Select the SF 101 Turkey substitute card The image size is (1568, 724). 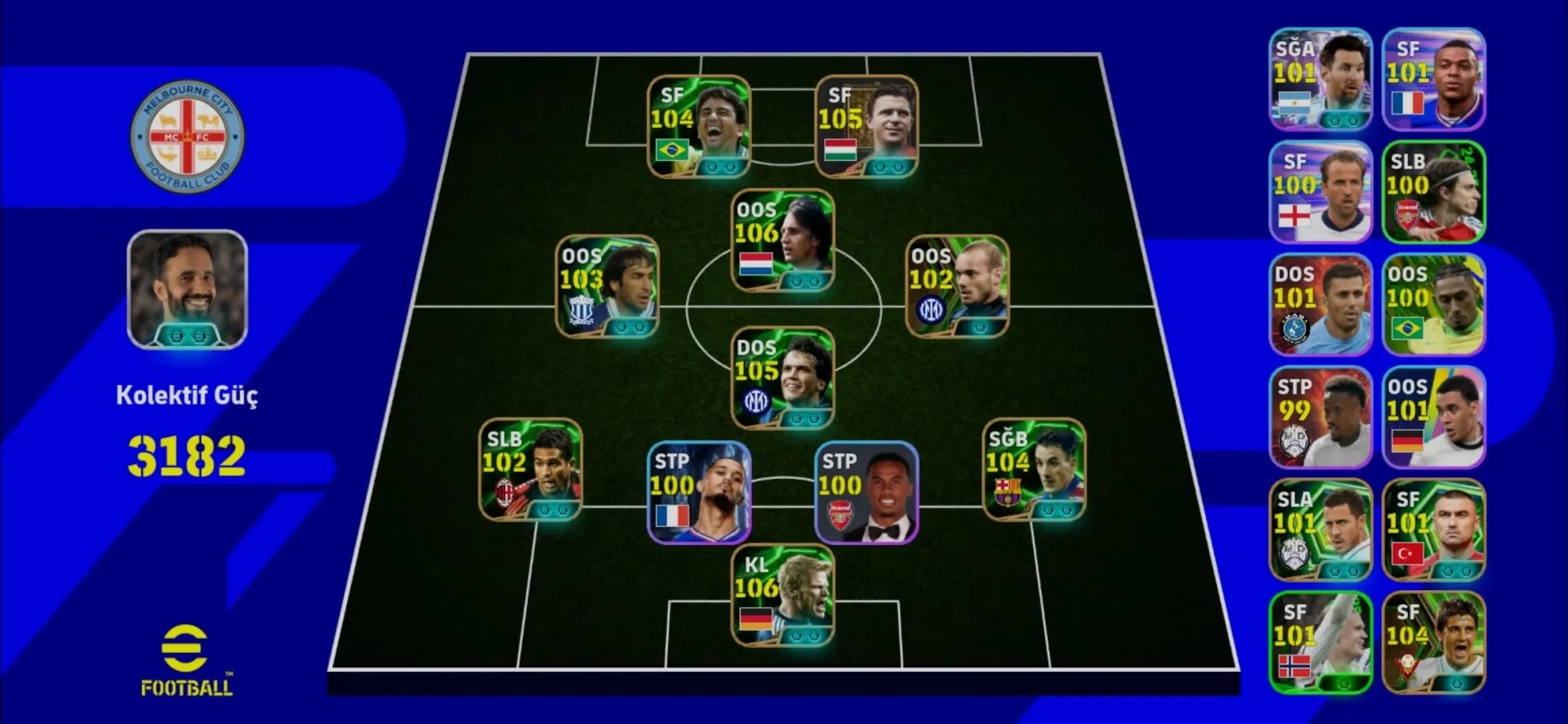1433,530
